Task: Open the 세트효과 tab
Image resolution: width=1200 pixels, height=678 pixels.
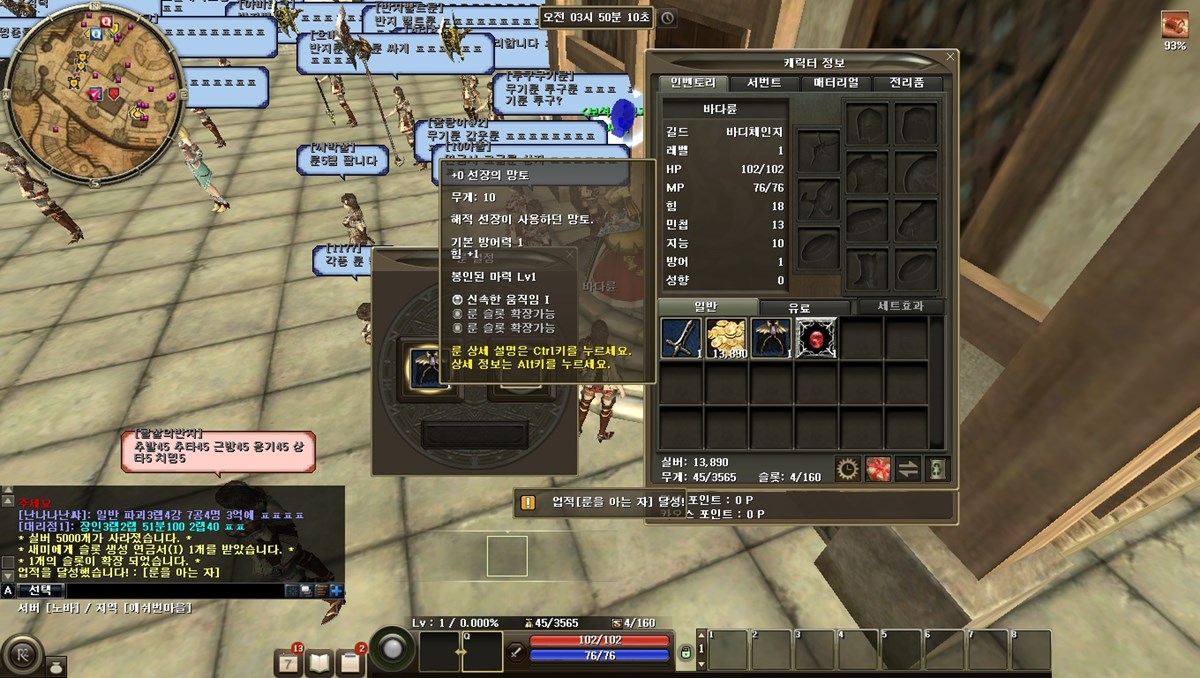Action: click(895, 307)
